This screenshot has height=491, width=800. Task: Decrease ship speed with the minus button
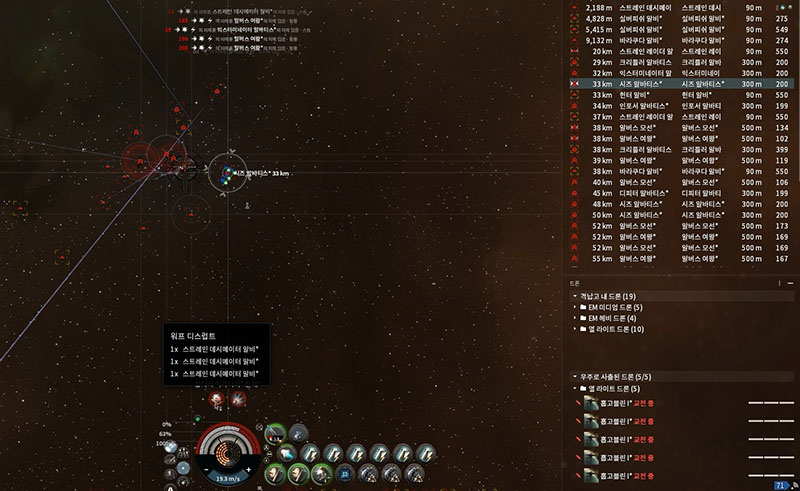205,469
